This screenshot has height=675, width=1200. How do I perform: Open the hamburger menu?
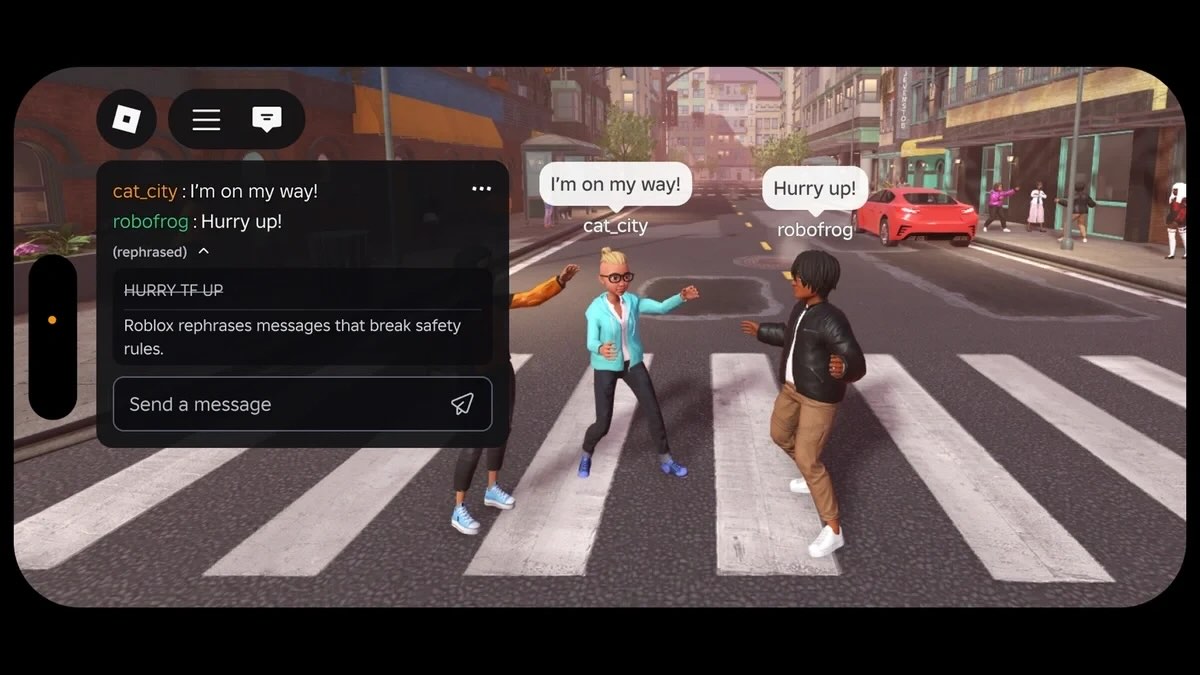coord(206,120)
